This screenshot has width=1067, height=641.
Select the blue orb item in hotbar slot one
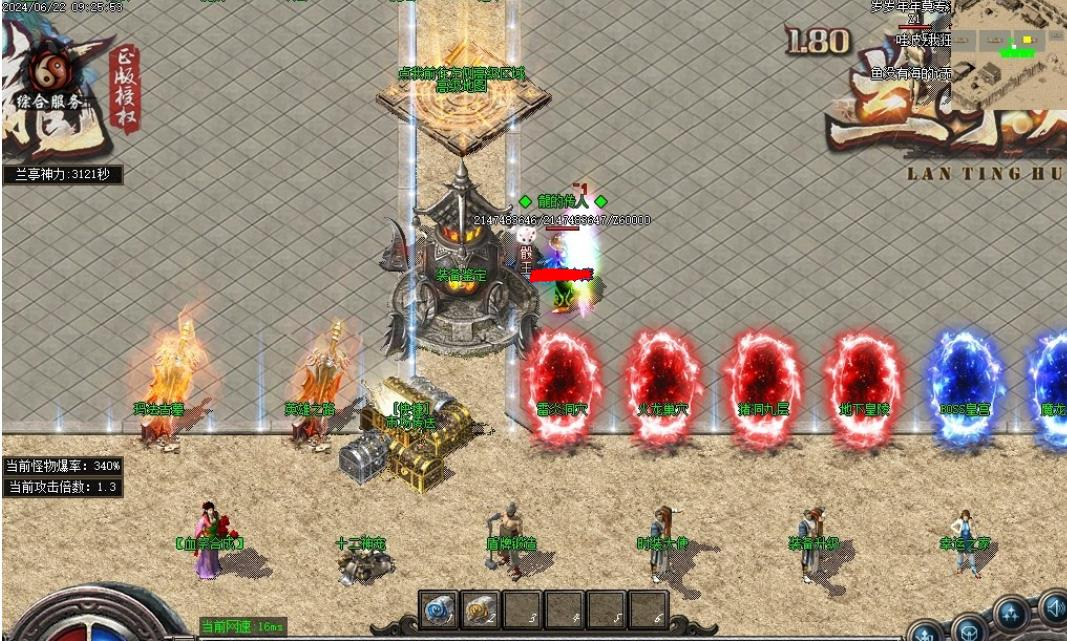click(x=438, y=609)
